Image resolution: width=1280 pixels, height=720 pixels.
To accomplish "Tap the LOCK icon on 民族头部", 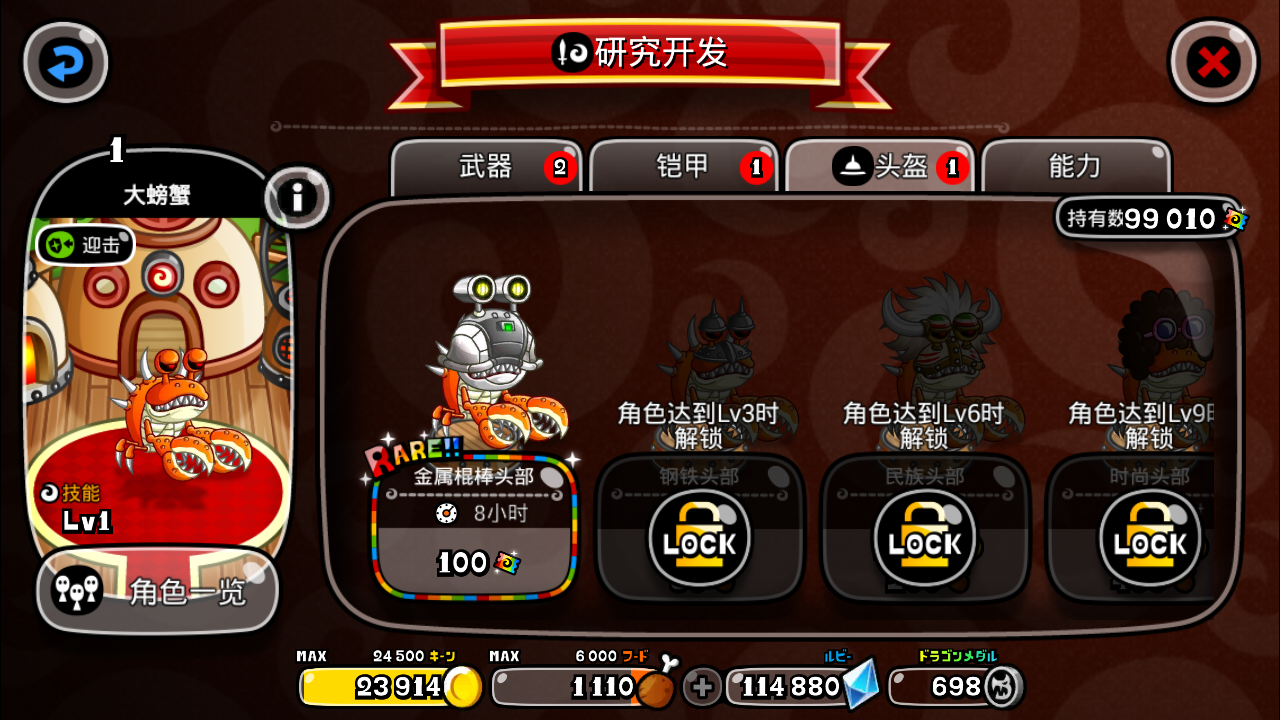I will pos(925,540).
